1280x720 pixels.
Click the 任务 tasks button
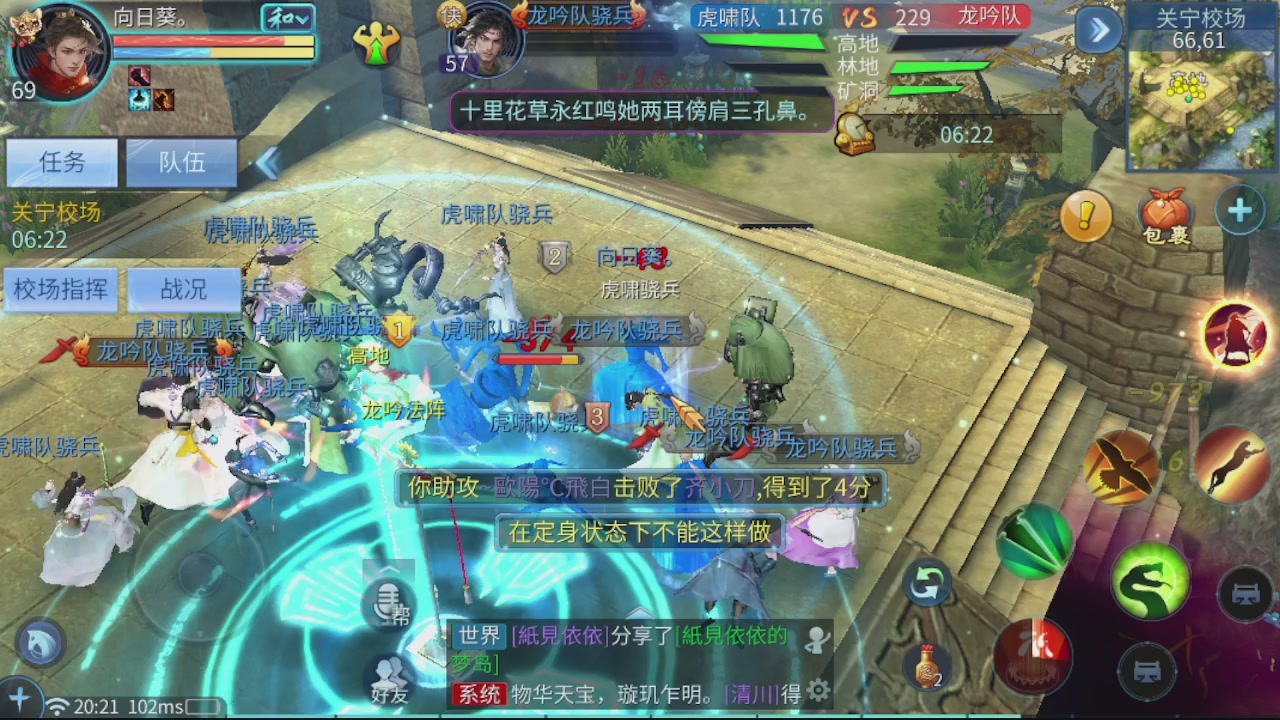coord(61,162)
